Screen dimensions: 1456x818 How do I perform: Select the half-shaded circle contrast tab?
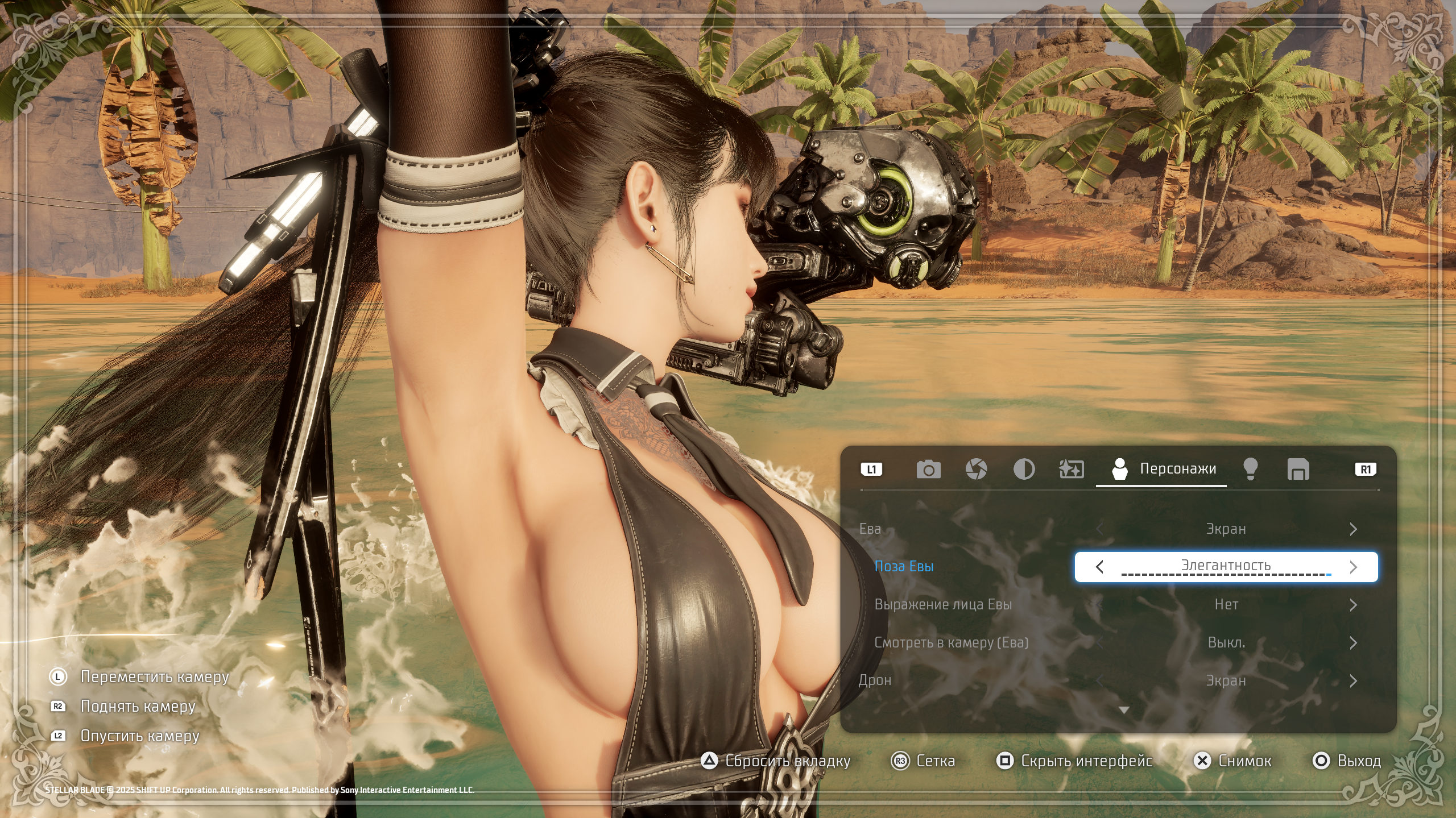pos(1024,470)
